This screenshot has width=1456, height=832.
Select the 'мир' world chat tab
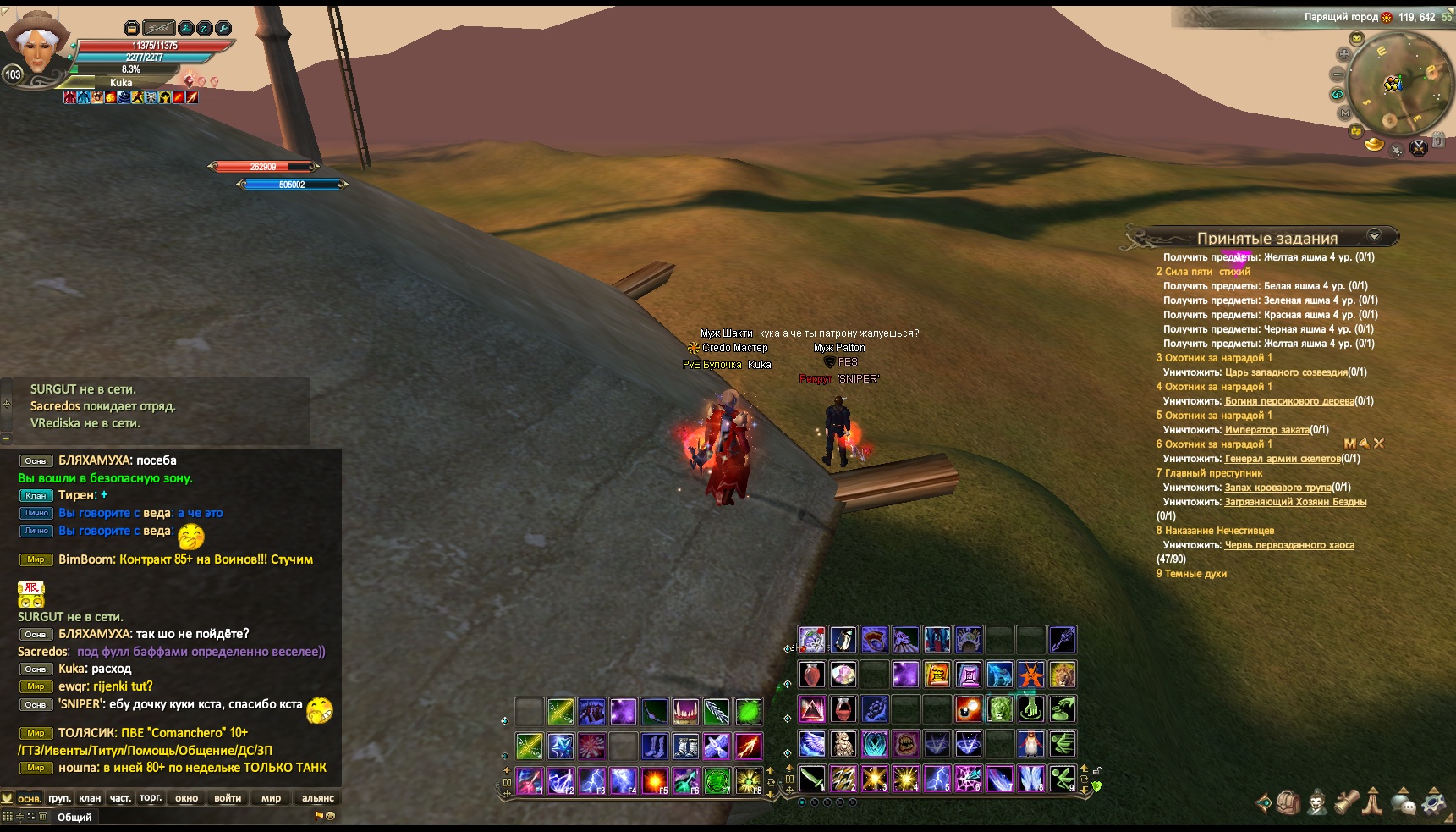(271, 798)
